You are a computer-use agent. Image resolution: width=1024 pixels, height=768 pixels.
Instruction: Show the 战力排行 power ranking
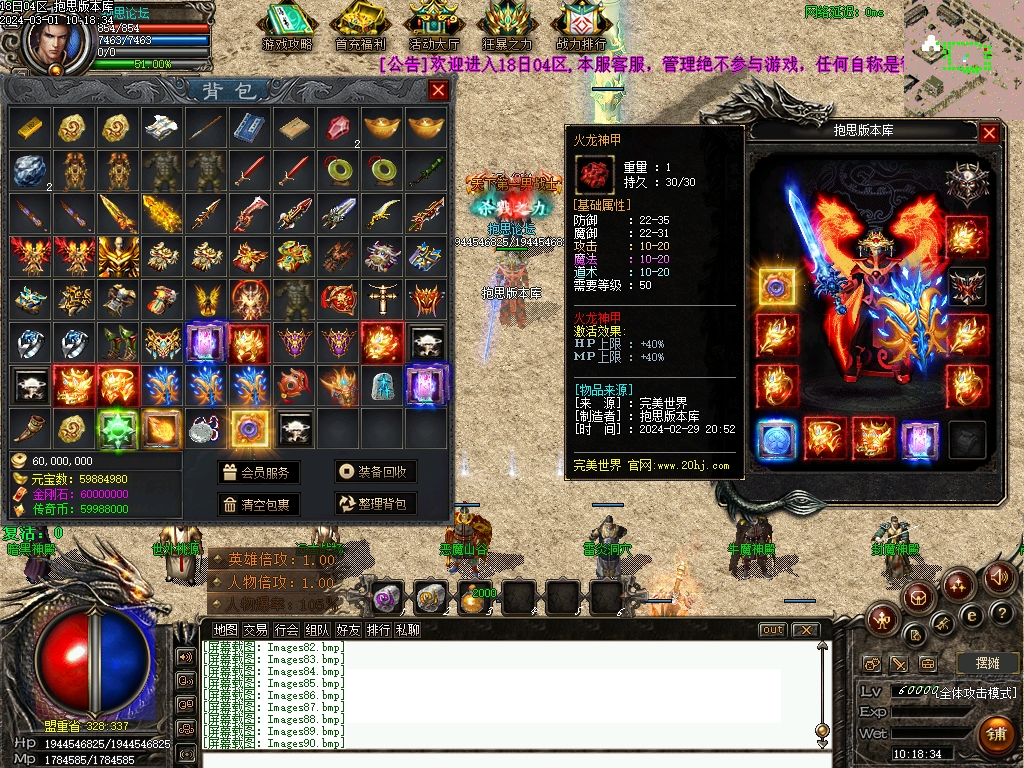point(581,27)
